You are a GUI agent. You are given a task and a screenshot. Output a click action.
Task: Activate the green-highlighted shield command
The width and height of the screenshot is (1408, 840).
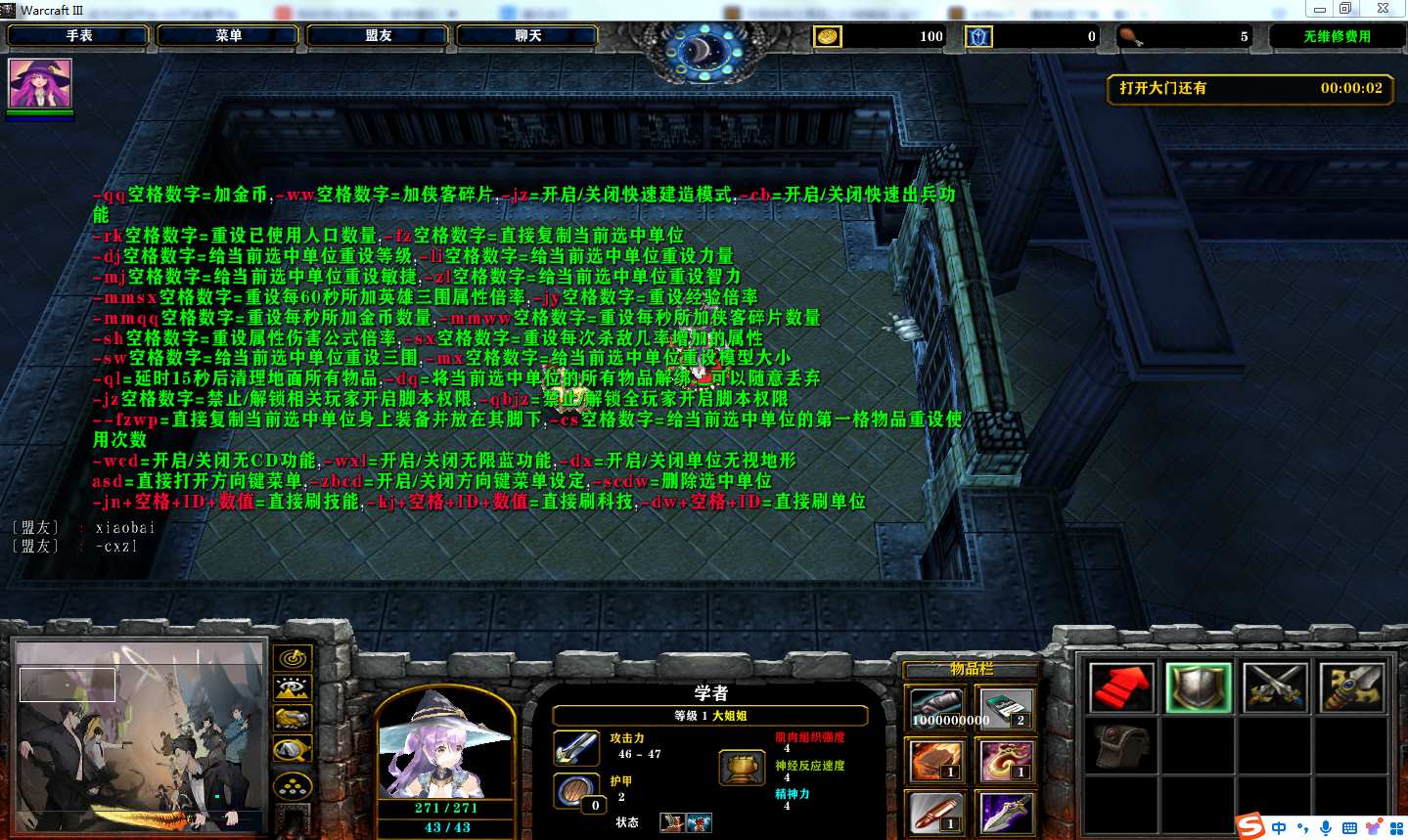click(1199, 687)
